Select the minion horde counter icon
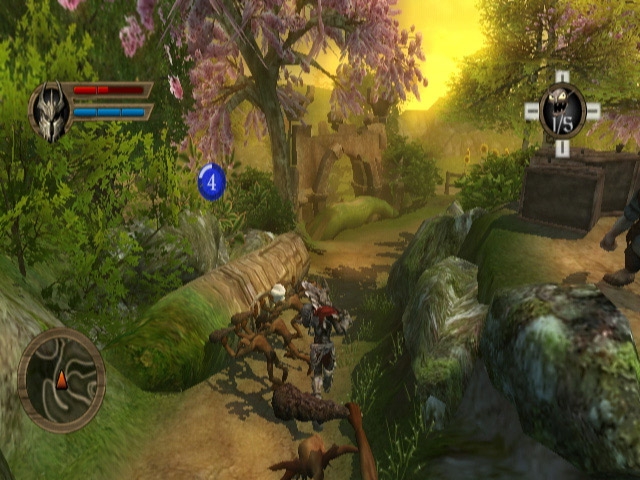Image resolution: width=640 pixels, height=480 pixels. click(x=562, y=111)
